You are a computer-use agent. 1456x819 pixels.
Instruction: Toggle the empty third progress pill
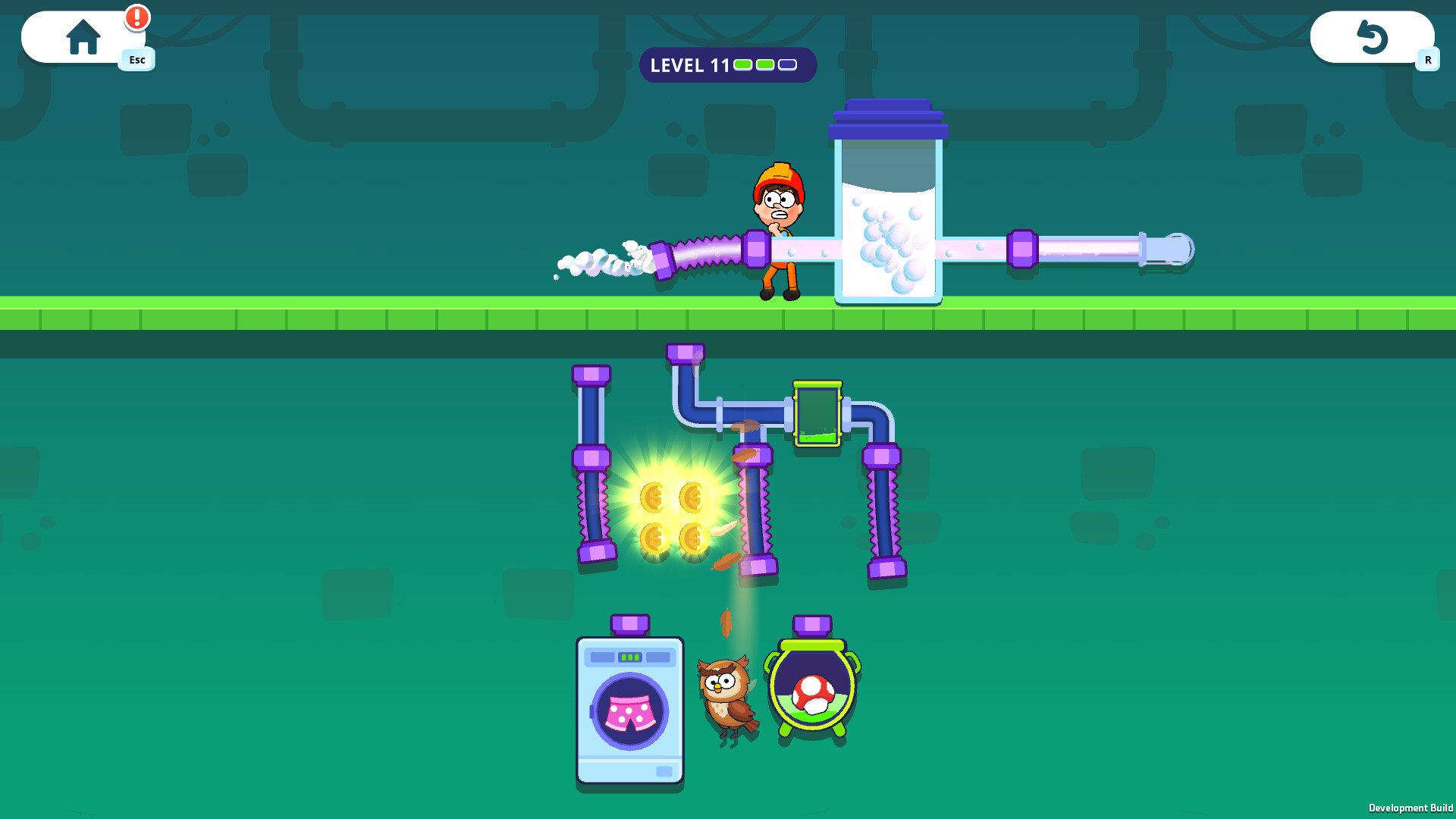pyautogui.click(x=787, y=65)
